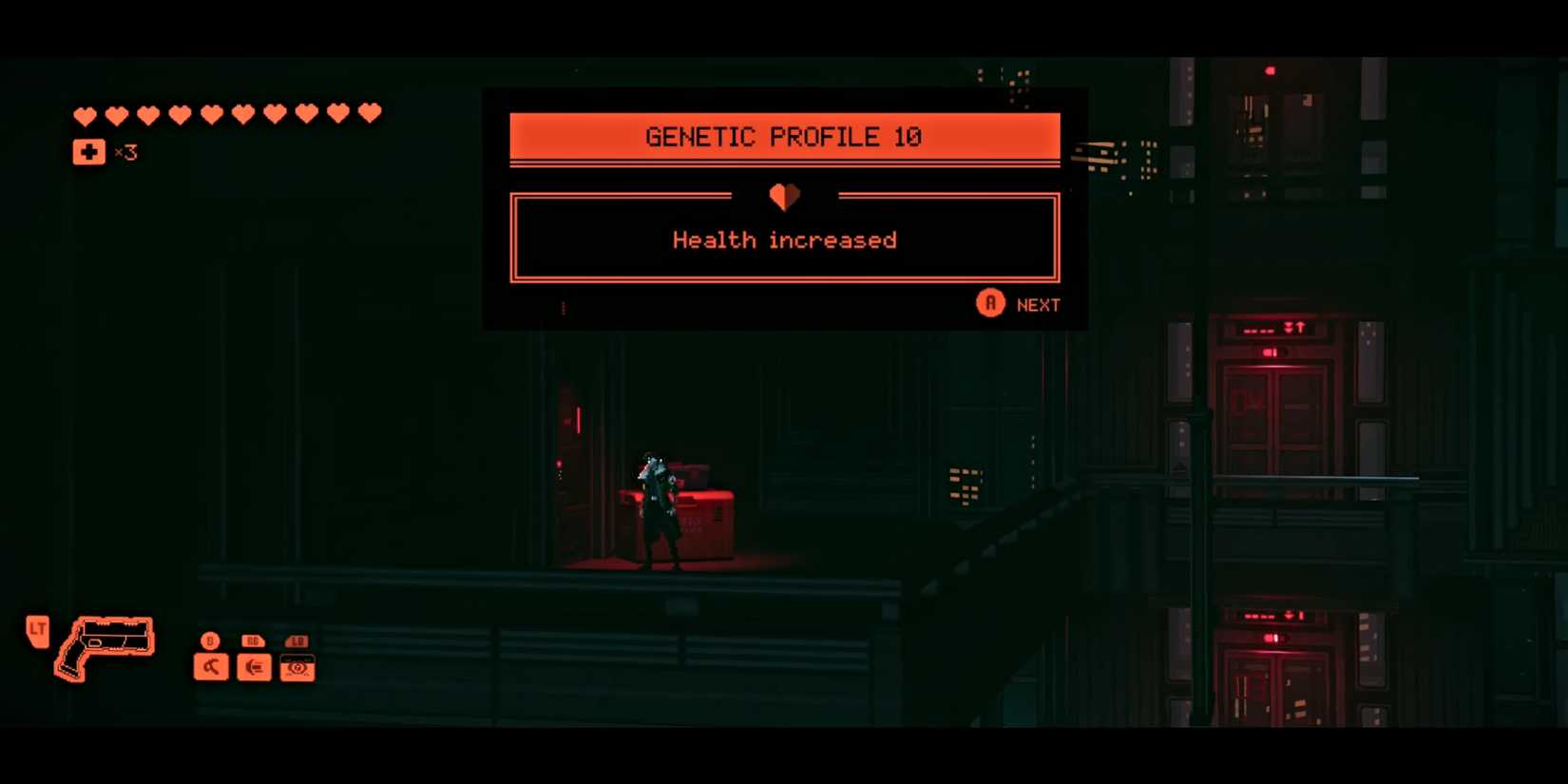Click the Health increased message box

click(x=784, y=238)
